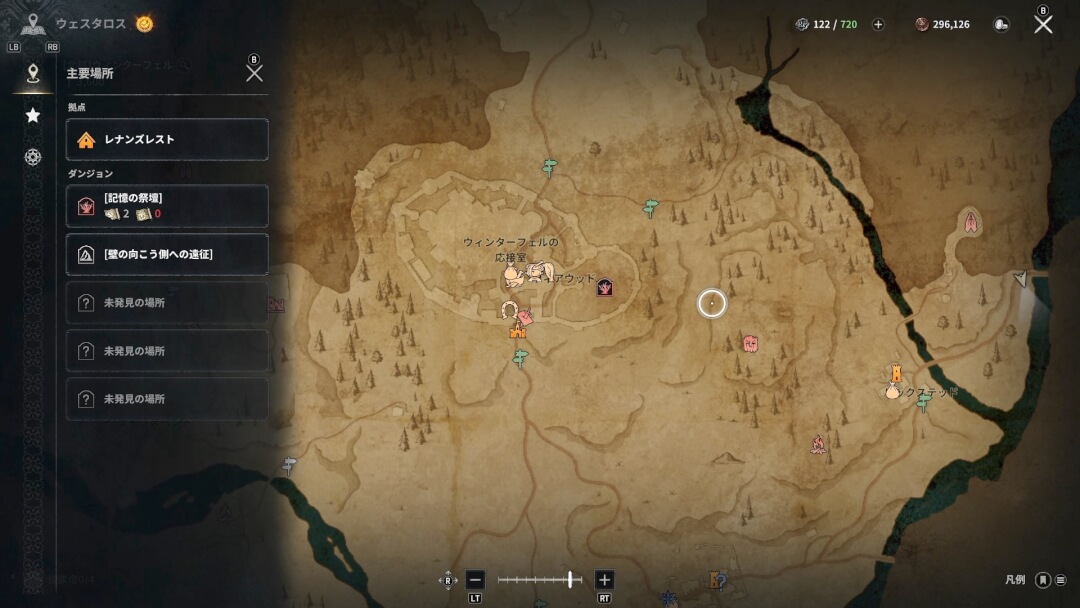Image resolution: width=1080 pixels, height=608 pixels.
Task: Close the world map screen
Action: (x=1043, y=24)
